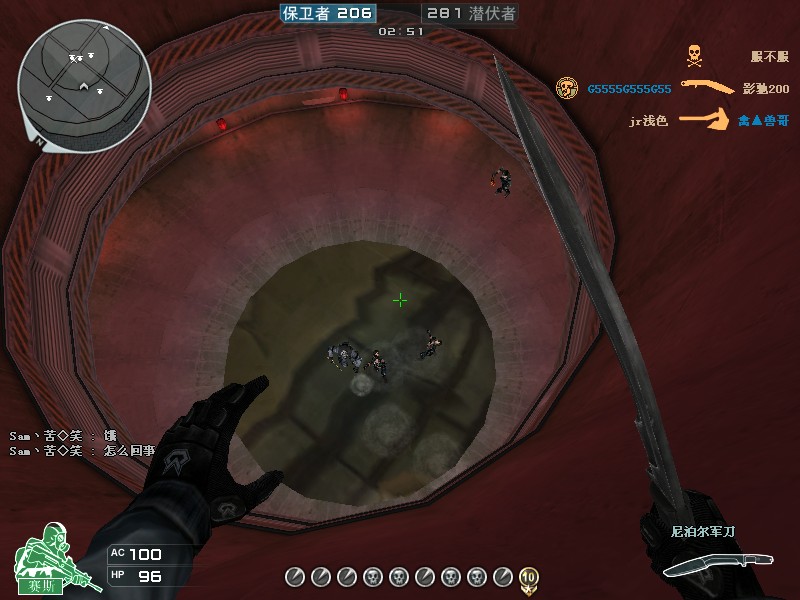Click the circular minimap radar
Image resolution: width=800 pixels, height=600 pixels.
click(x=84, y=86)
